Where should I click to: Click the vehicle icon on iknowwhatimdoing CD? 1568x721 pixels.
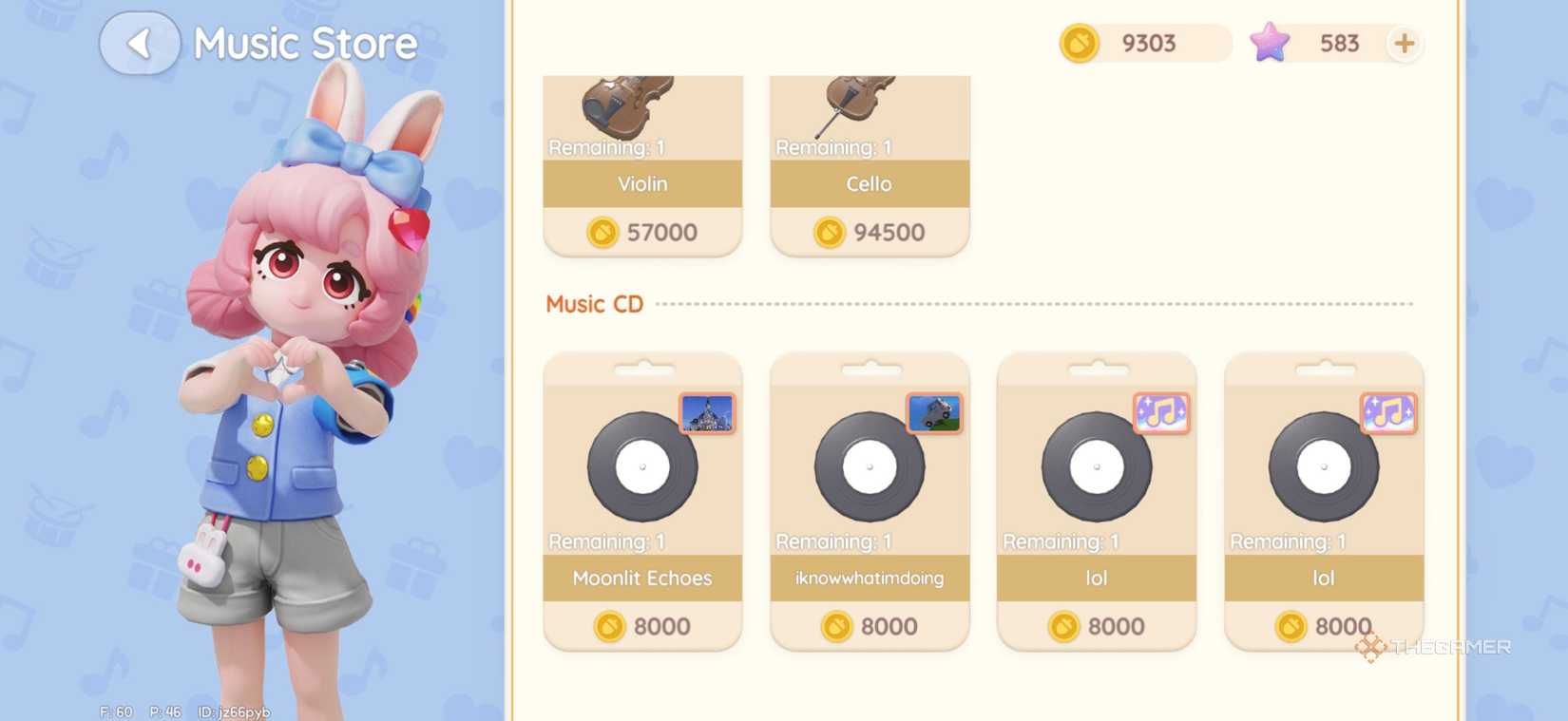click(935, 412)
